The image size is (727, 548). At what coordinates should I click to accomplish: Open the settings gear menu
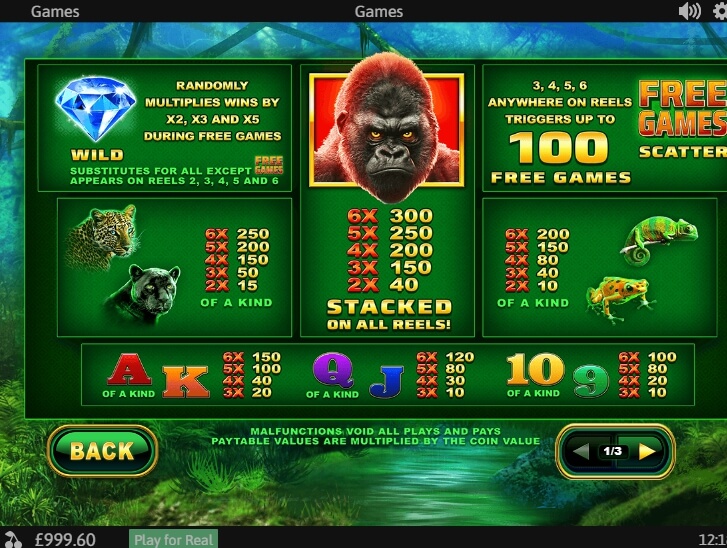(x=720, y=11)
